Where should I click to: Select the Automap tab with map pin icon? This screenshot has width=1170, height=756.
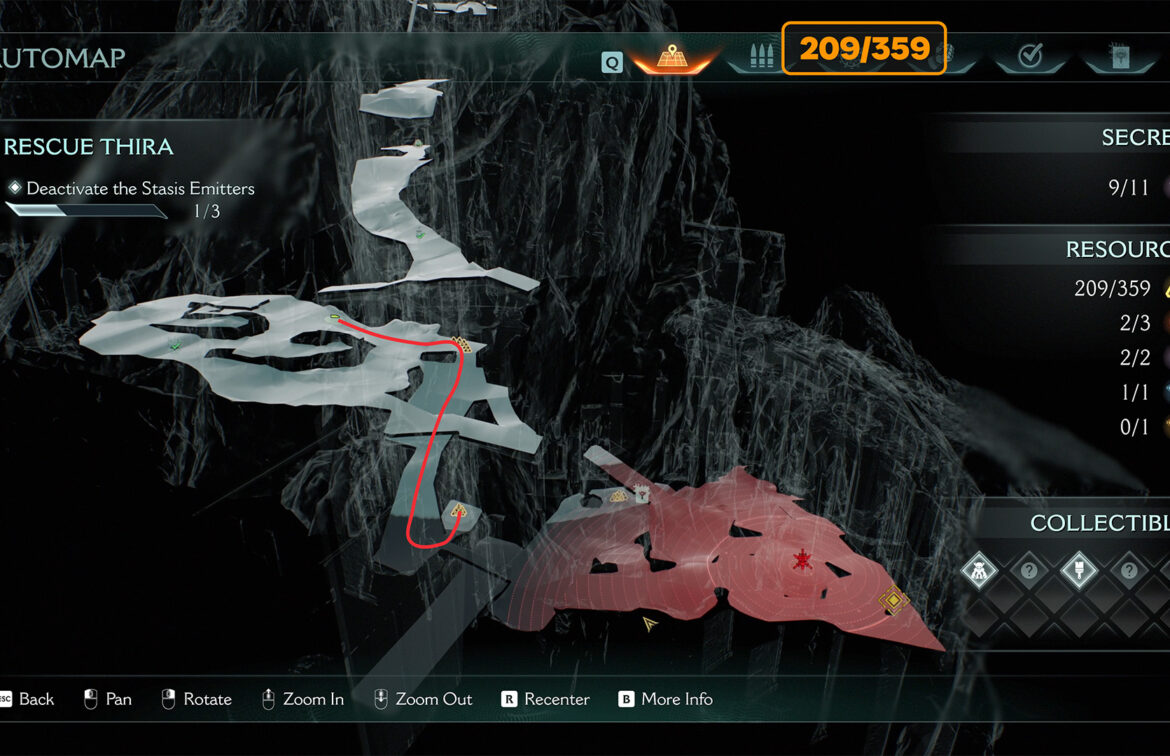(x=673, y=57)
